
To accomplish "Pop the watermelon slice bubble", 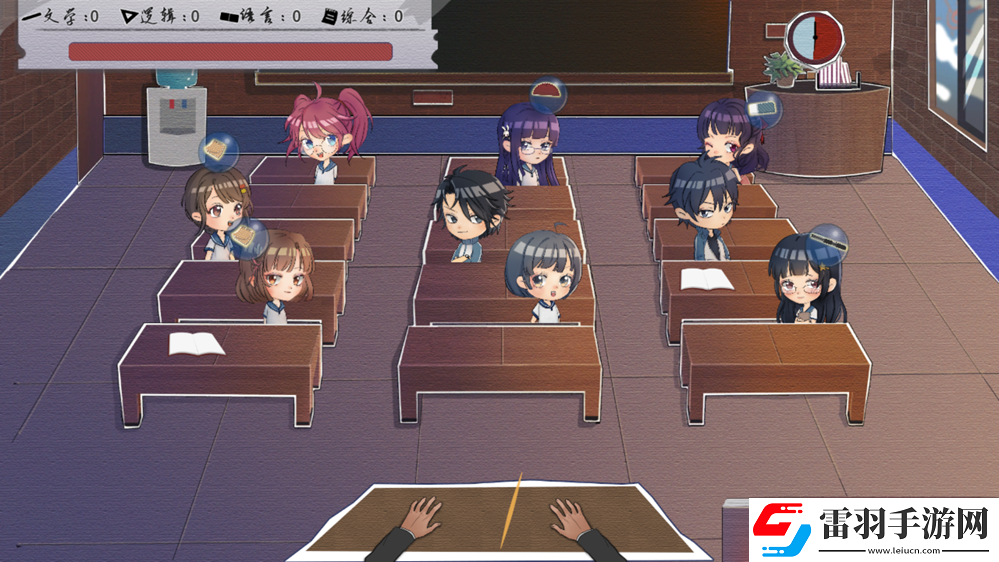I will [x=548, y=96].
